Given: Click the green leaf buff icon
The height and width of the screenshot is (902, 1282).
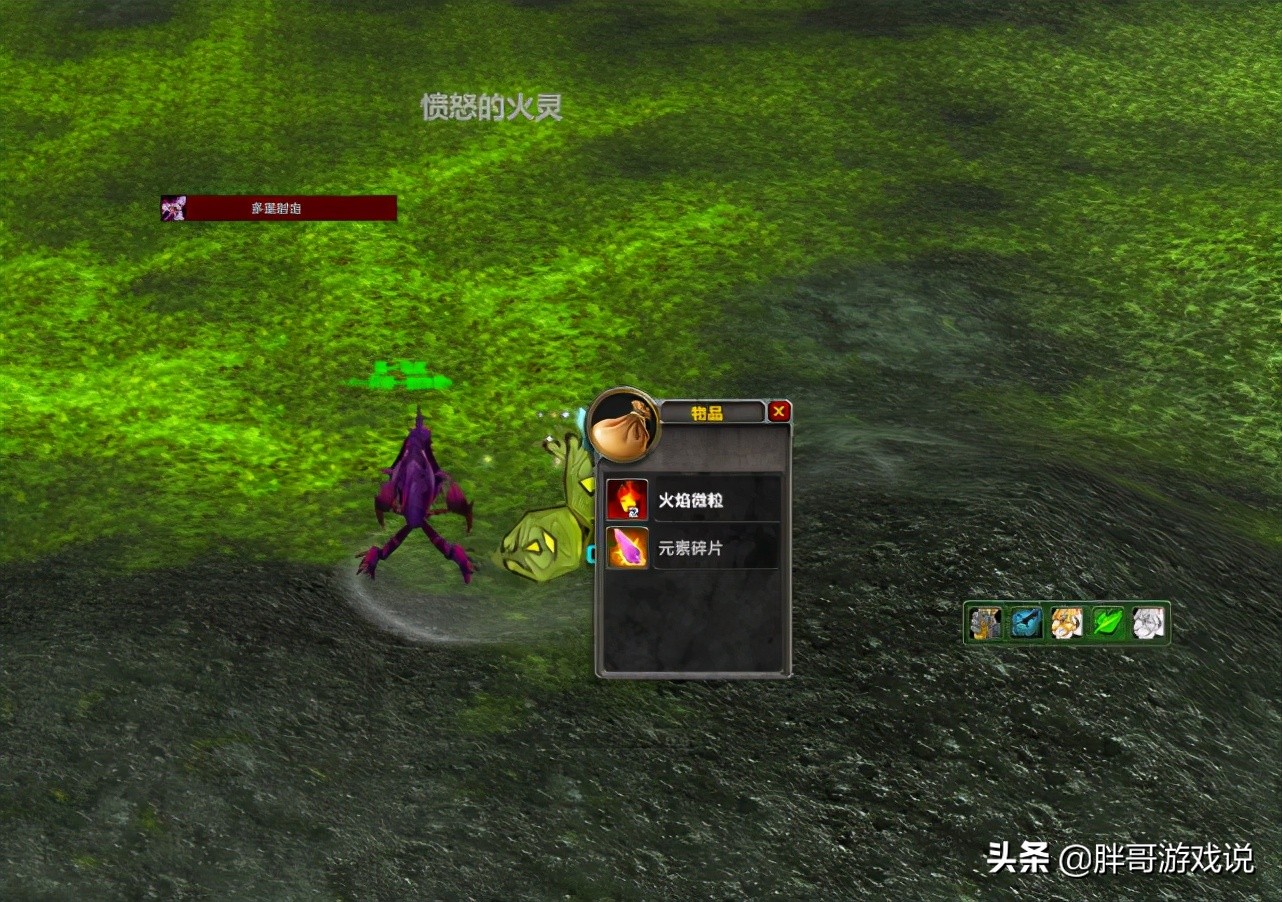Looking at the screenshot, I should coord(1107,623).
